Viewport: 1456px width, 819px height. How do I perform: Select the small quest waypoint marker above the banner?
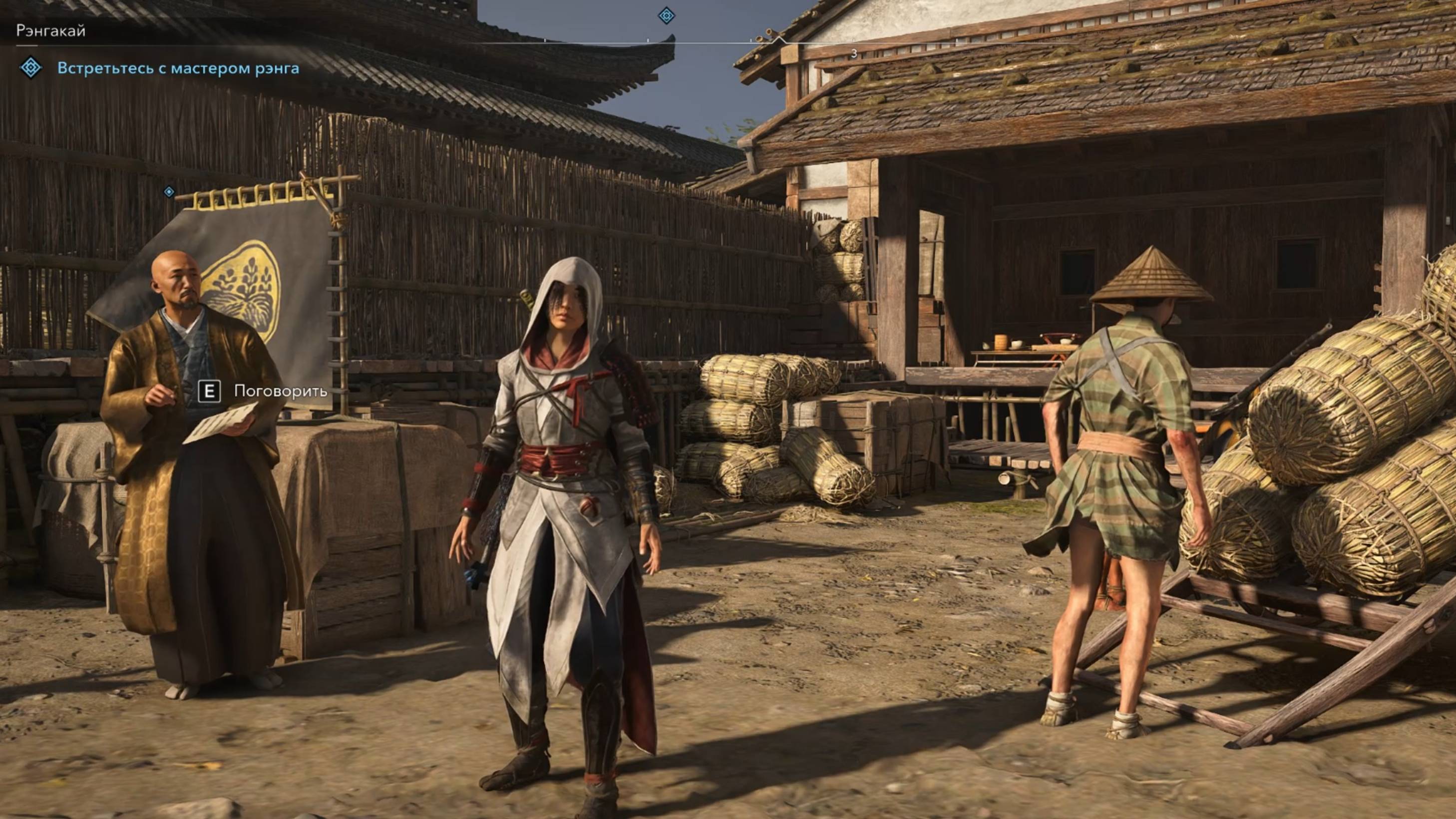169,192
